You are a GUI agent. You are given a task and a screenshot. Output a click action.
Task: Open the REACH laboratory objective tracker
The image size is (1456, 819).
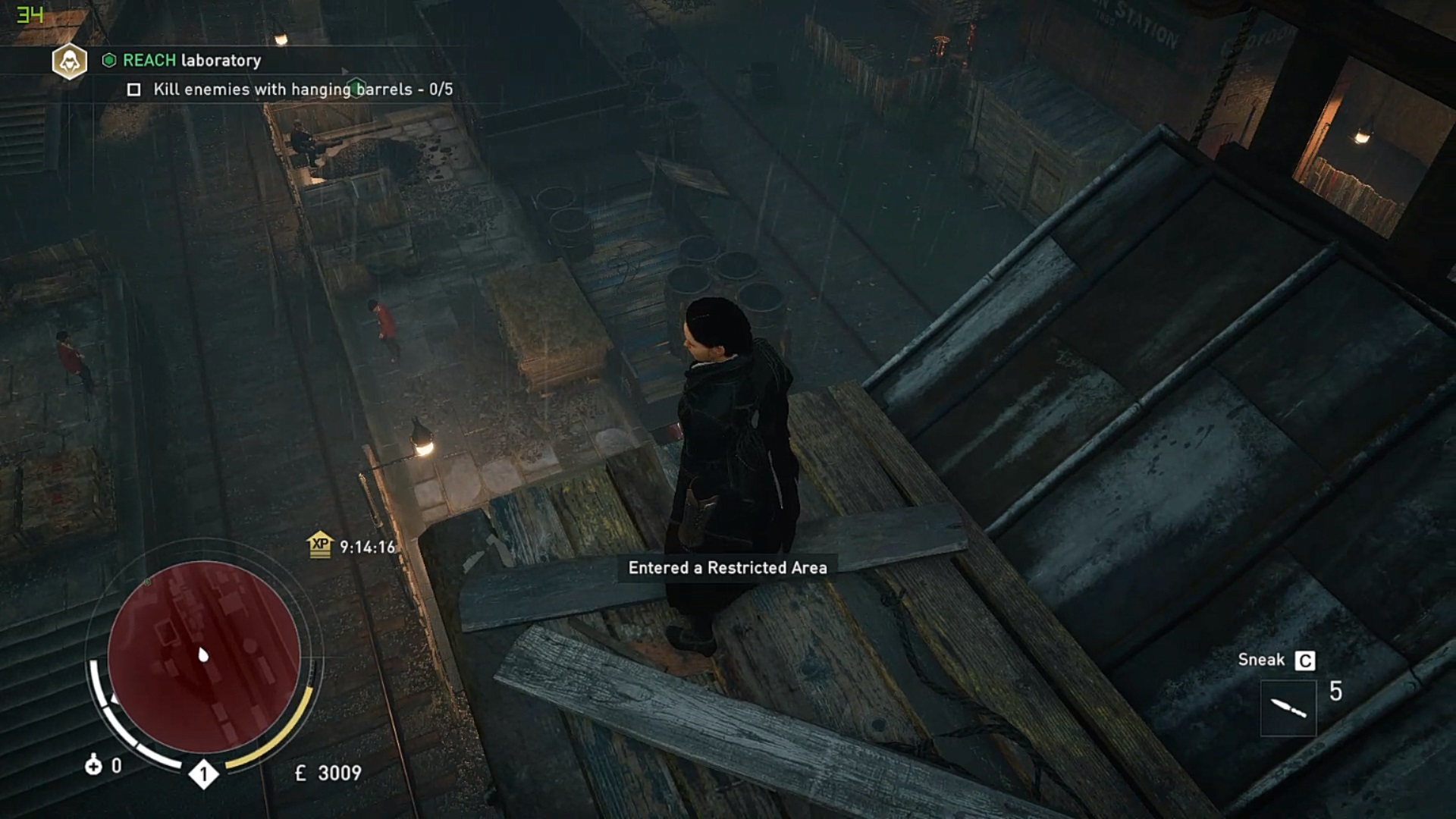click(191, 61)
